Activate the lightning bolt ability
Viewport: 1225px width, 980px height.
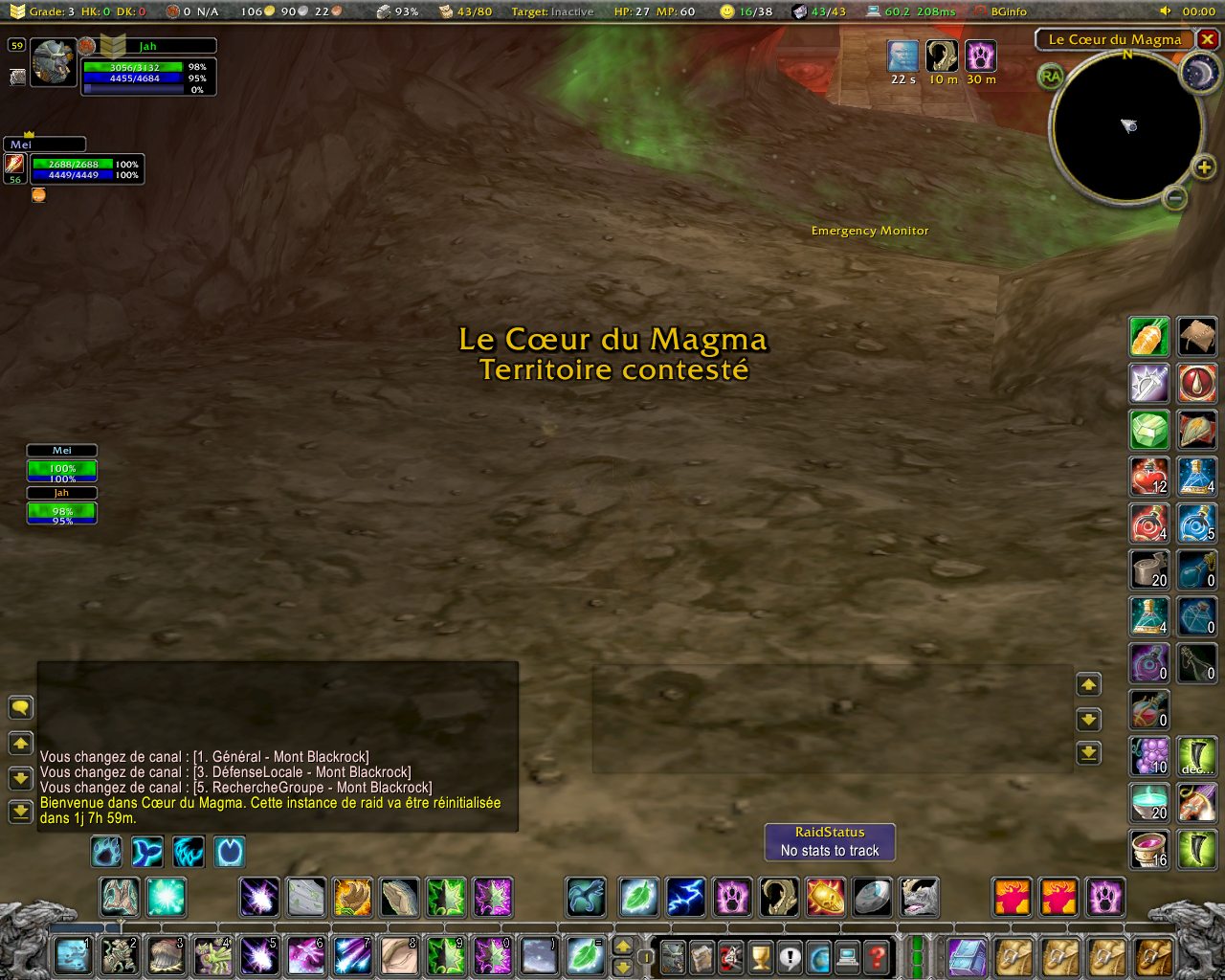click(685, 898)
